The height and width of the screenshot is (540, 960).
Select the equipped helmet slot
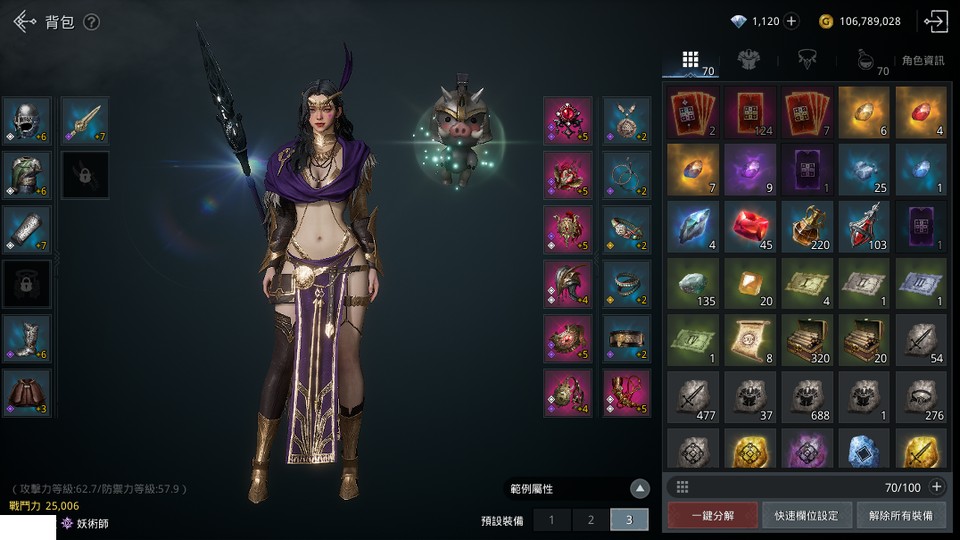point(27,121)
